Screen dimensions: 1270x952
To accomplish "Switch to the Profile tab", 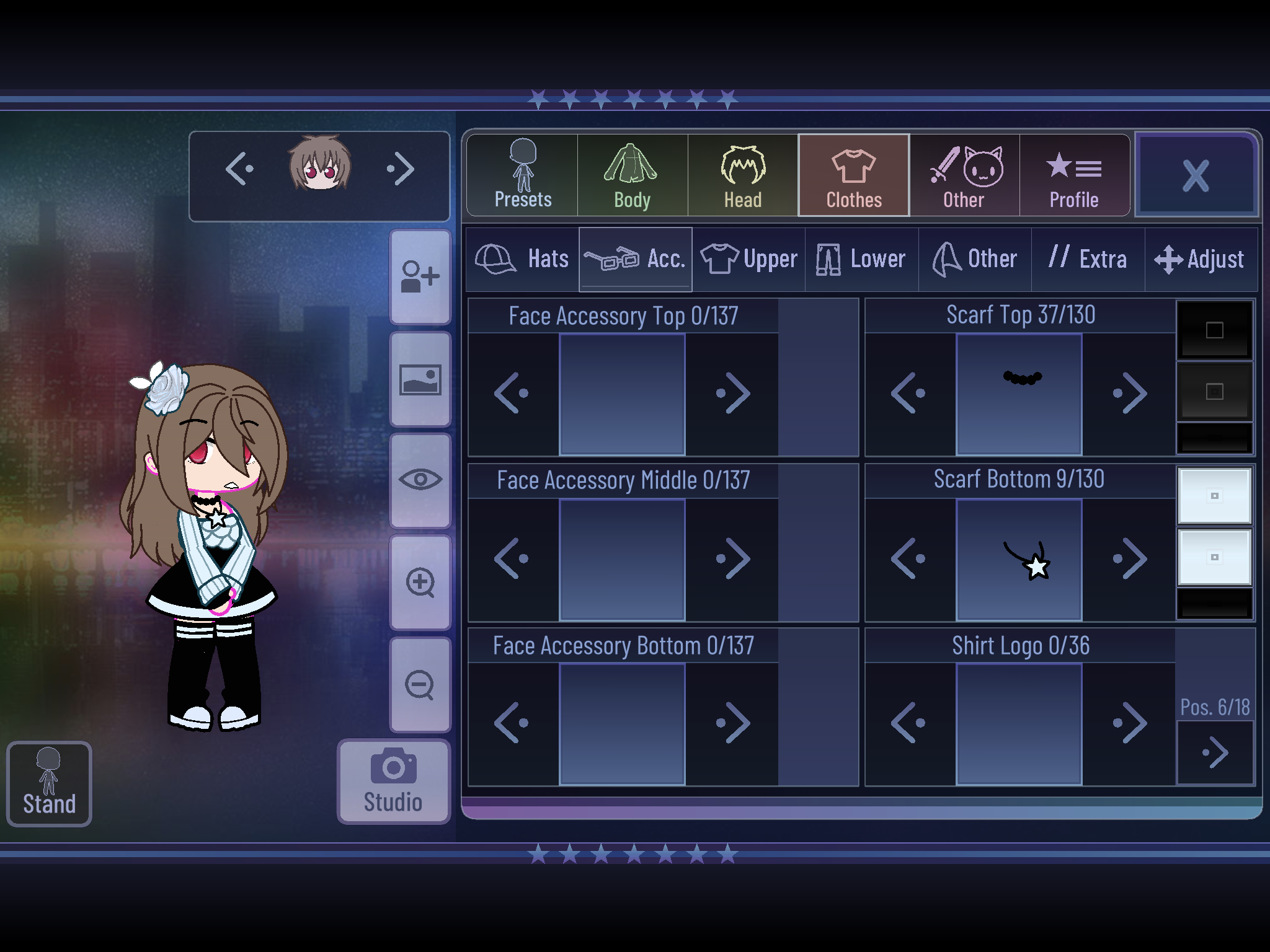I will [x=1074, y=175].
